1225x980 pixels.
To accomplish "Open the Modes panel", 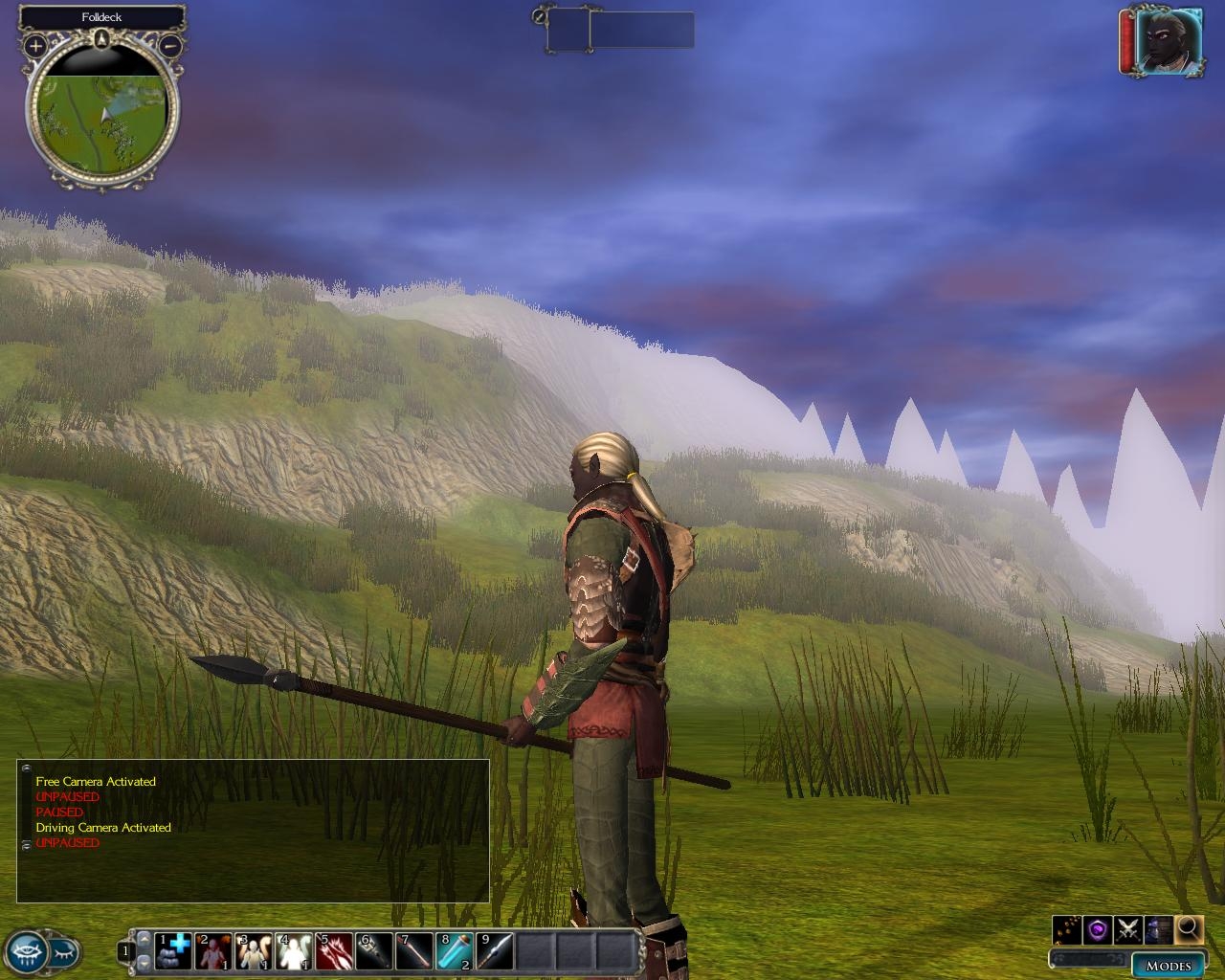I will click(x=1169, y=965).
